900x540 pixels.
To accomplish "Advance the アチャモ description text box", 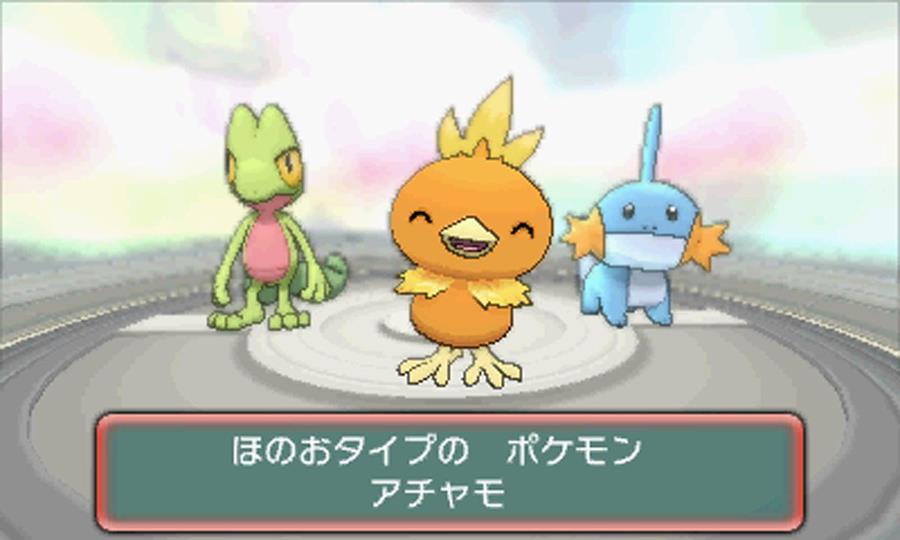I will click(450, 470).
